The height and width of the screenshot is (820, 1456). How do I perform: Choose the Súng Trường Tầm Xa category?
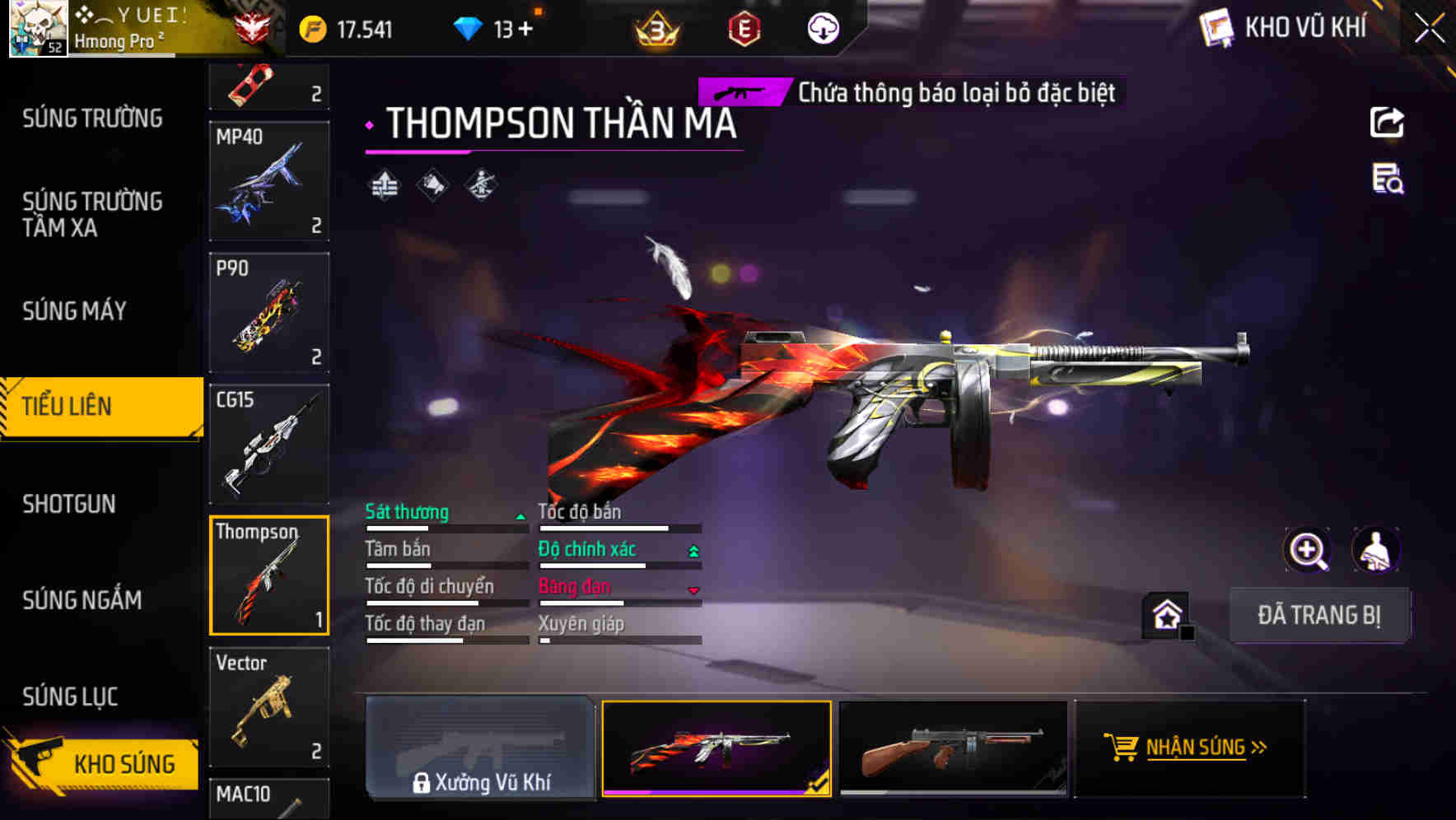tap(92, 214)
